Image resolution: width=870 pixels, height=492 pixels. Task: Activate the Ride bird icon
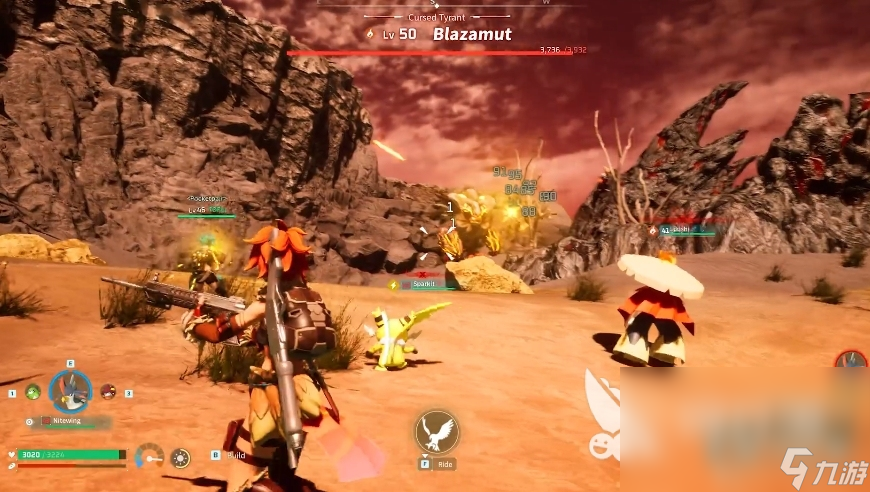tap(436, 432)
